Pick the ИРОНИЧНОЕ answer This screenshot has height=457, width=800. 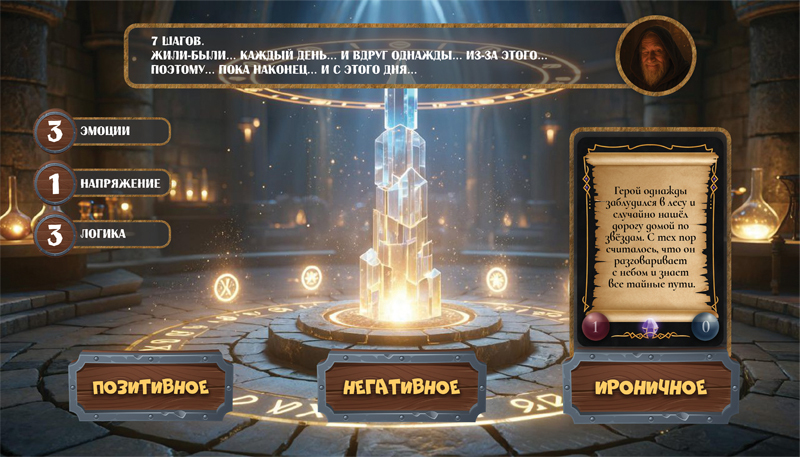click(x=650, y=387)
